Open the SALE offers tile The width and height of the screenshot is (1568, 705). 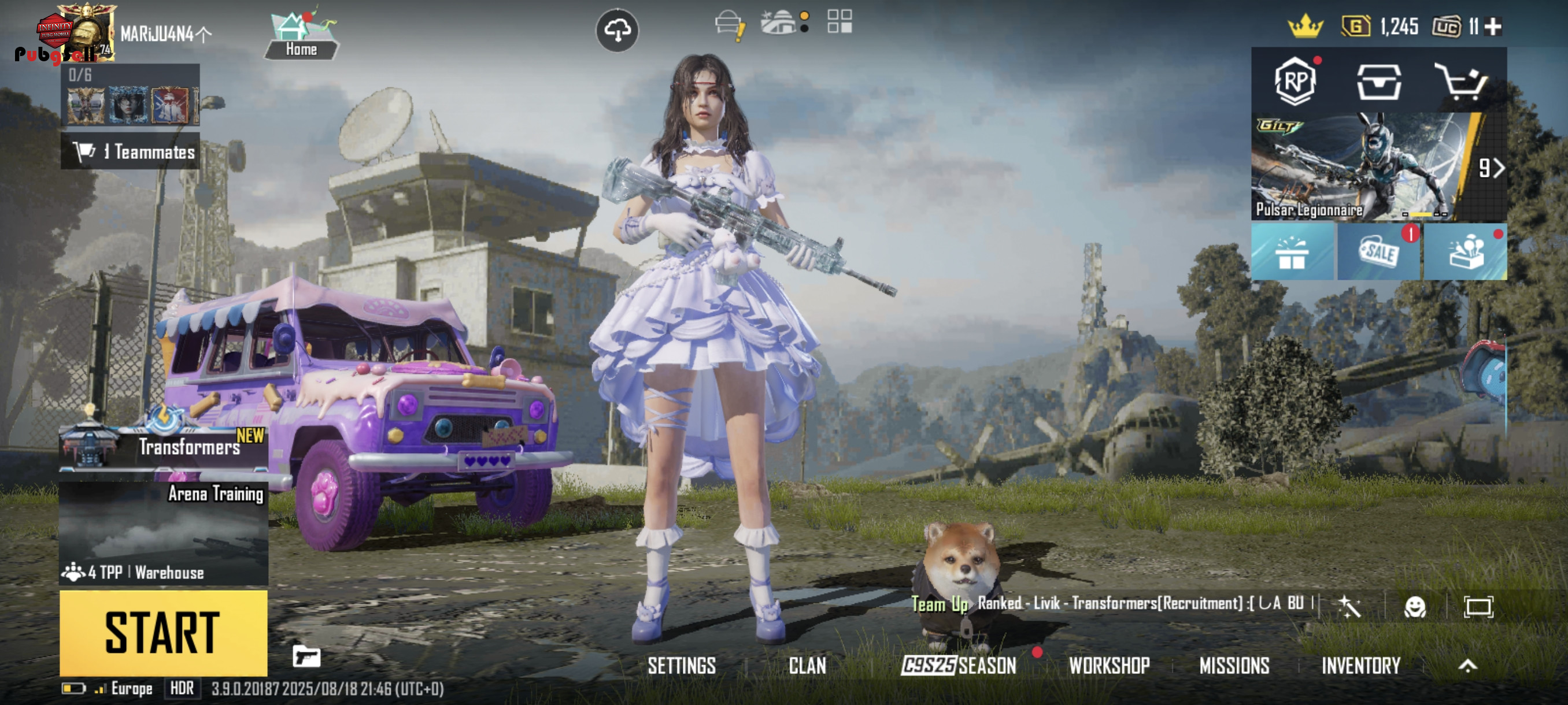1379,252
